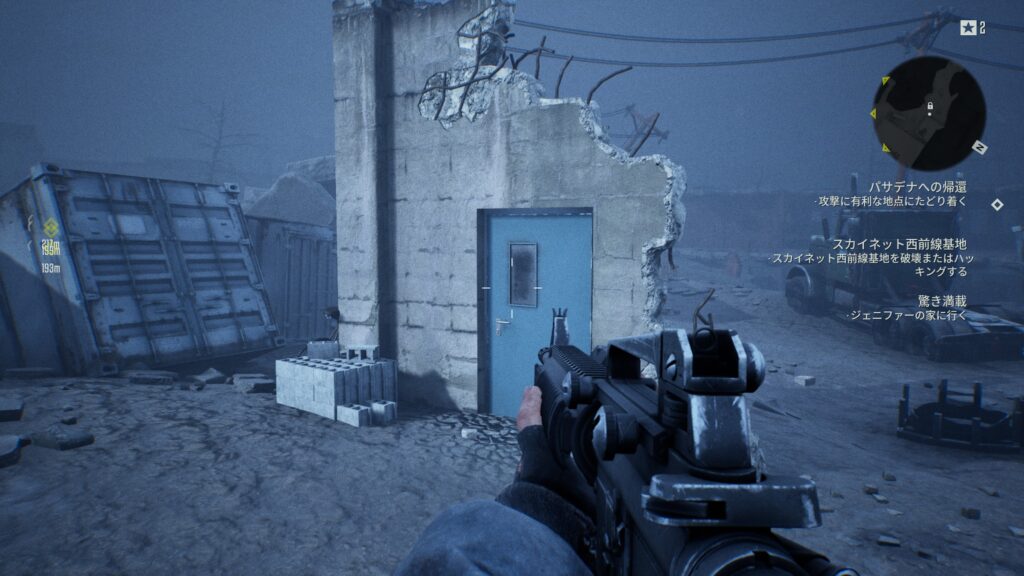Viewport: 1024px width, 576px height.
Task: Click the N compass marker on the minimap
Action: click(981, 148)
